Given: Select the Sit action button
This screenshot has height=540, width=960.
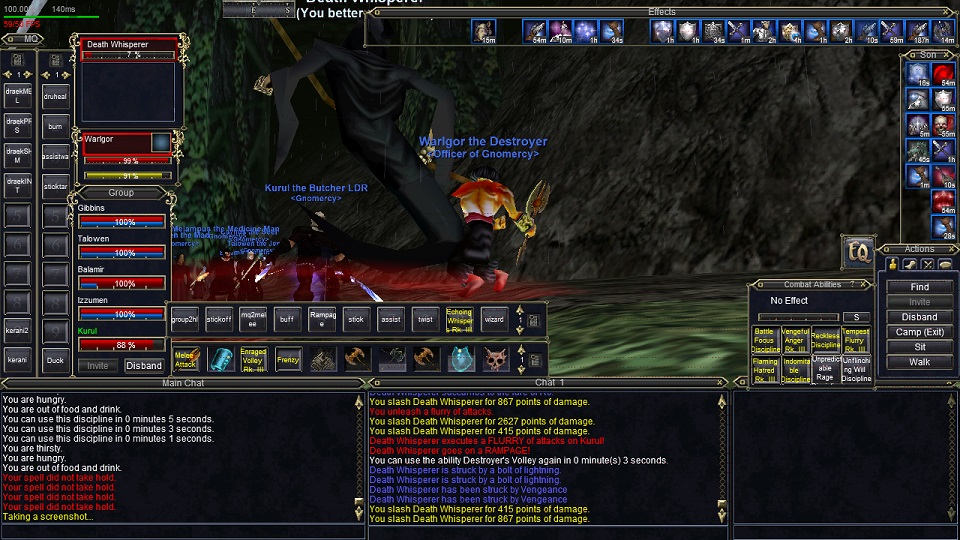Looking at the screenshot, I should click(x=919, y=347).
